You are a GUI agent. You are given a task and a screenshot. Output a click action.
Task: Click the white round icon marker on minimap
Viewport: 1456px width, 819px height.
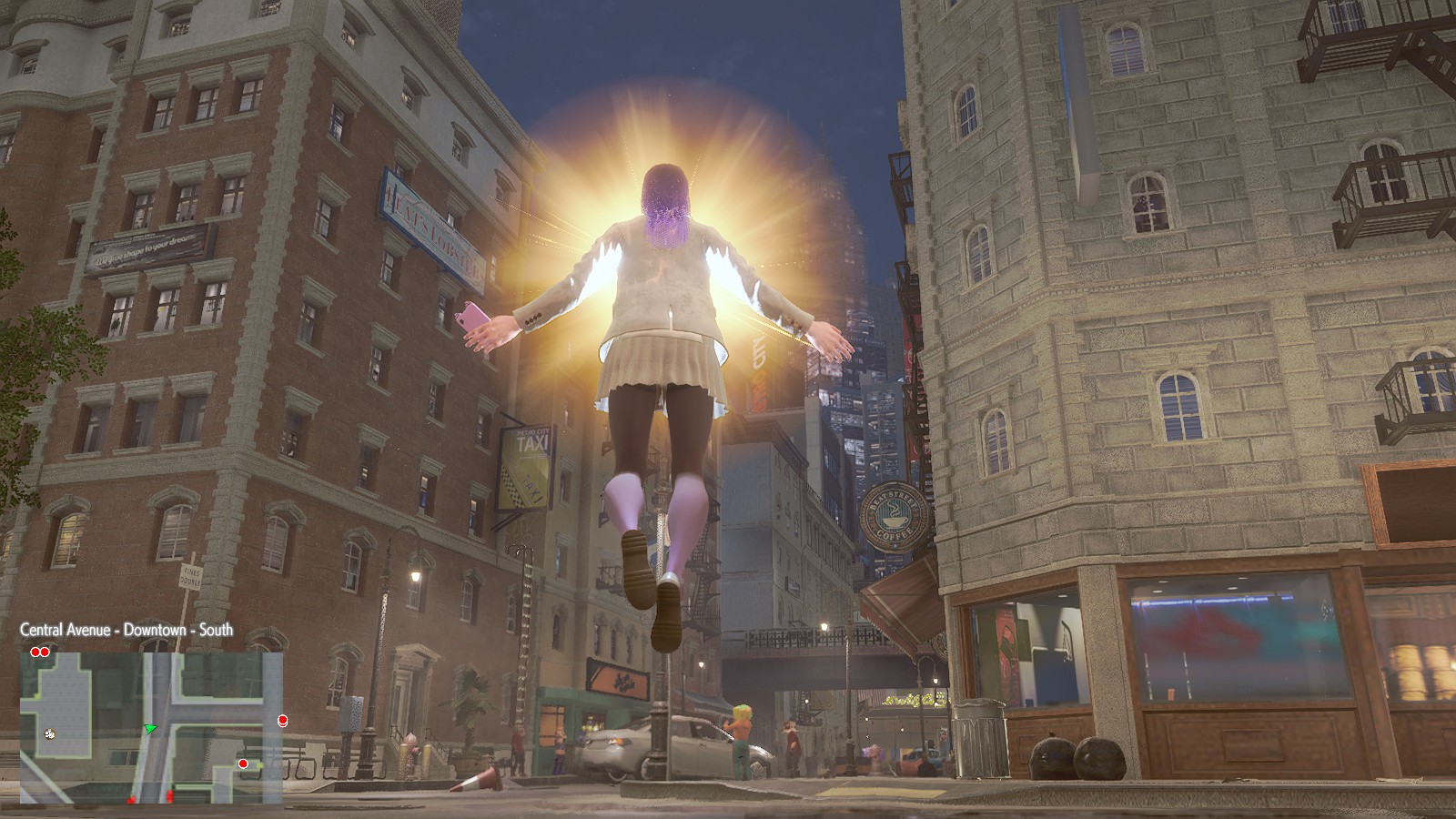tap(49, 733)
